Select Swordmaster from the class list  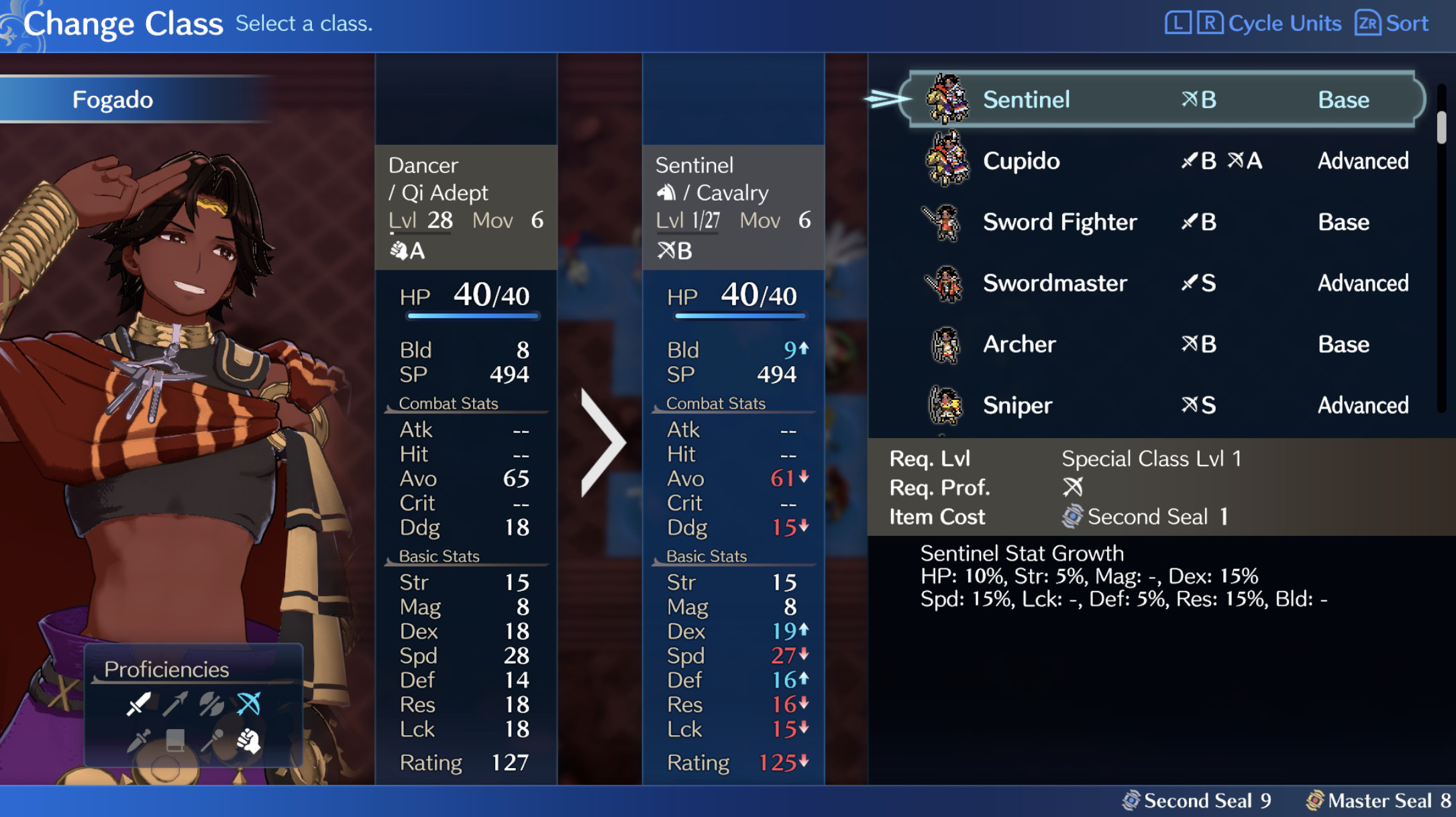[x=1055, y=283]
